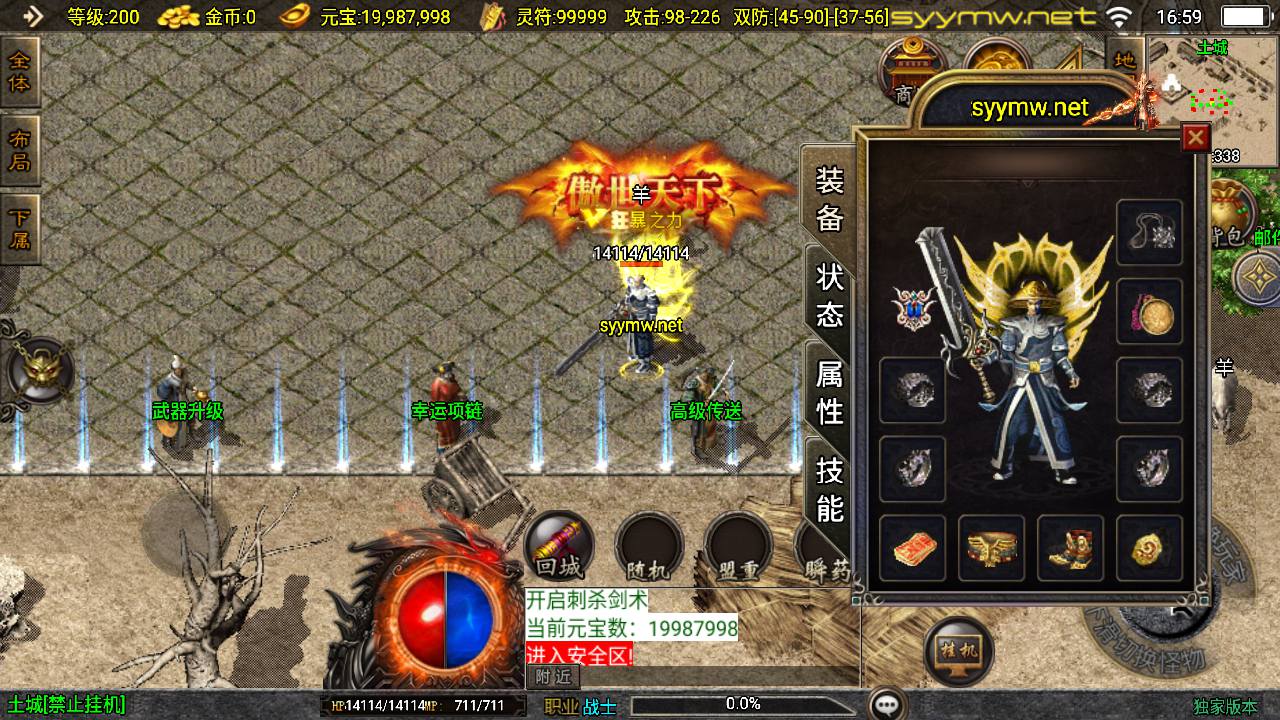
Task: Select the necklace equipment slot
Action: tap(1149, 233)
